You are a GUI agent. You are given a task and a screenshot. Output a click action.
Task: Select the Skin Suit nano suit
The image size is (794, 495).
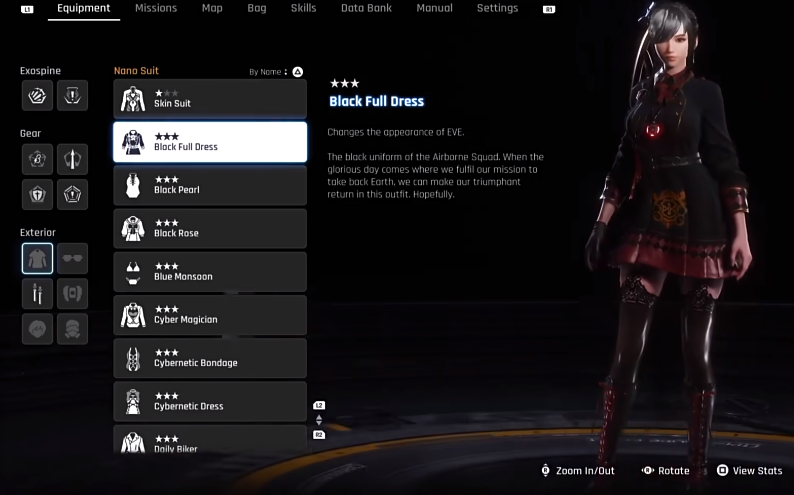pyautogui.click(x=210, y=99)
